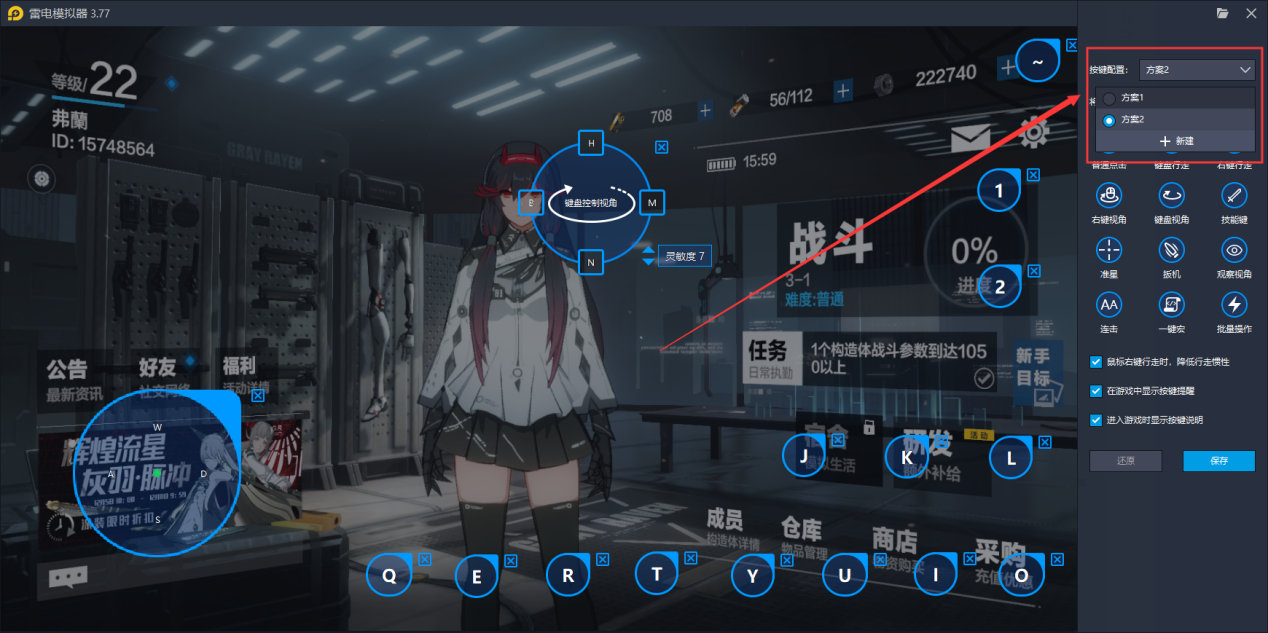Save the key mapping with 保存
The image size is (1268, 633).
click(1218, 461)
